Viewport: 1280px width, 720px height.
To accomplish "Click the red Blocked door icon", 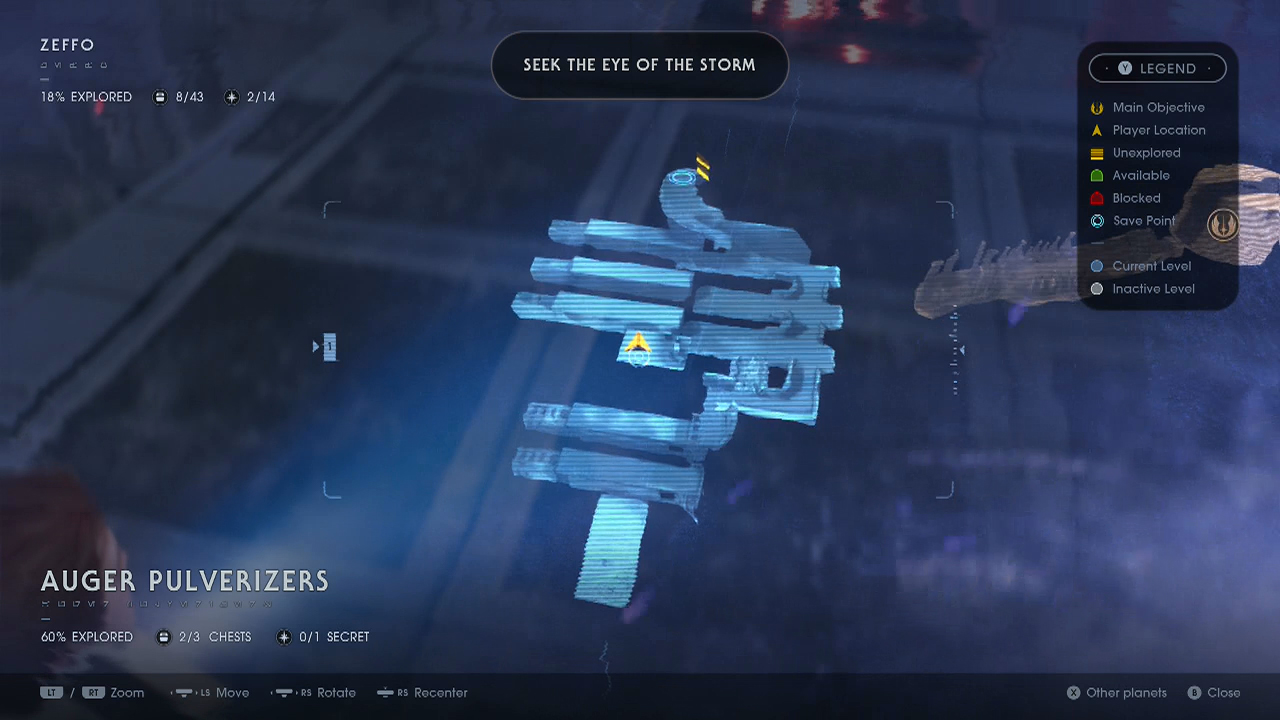I will [1097, 198].
